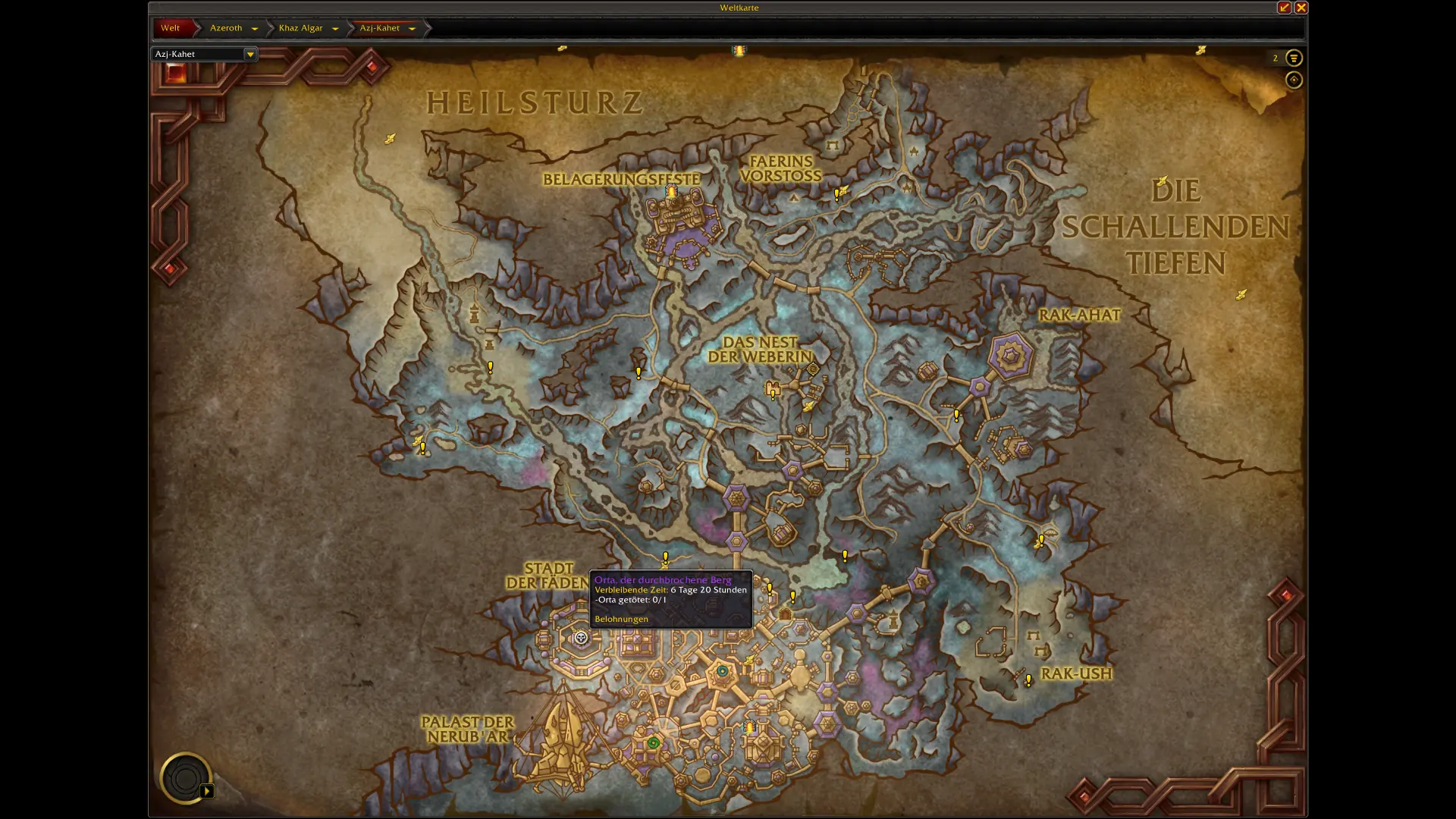Select the quest marker near Rak-Ush
Screen dimensions: 1456x819
1028,680
